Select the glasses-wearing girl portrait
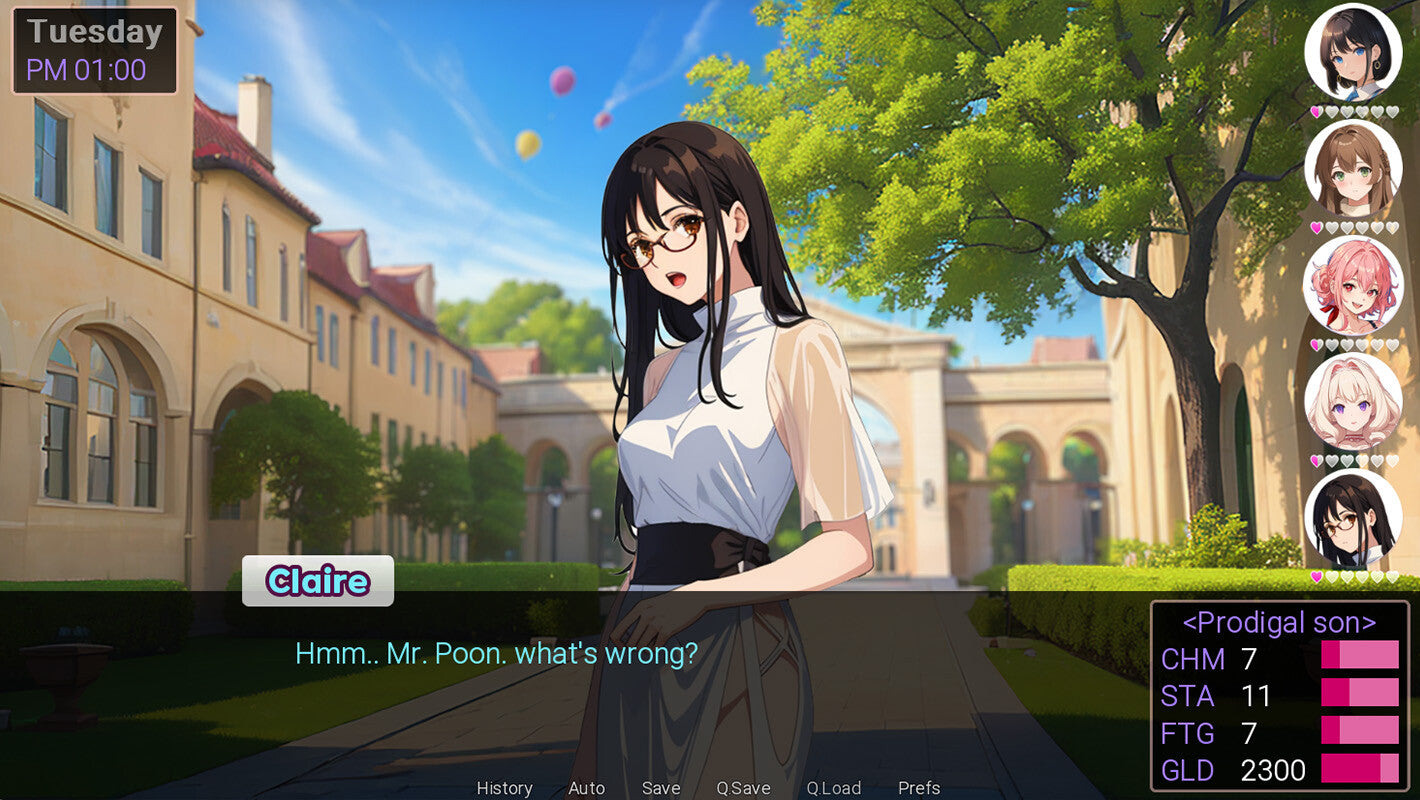The width and height of the screenshot is (1420, 800). tap(1353, 518)
